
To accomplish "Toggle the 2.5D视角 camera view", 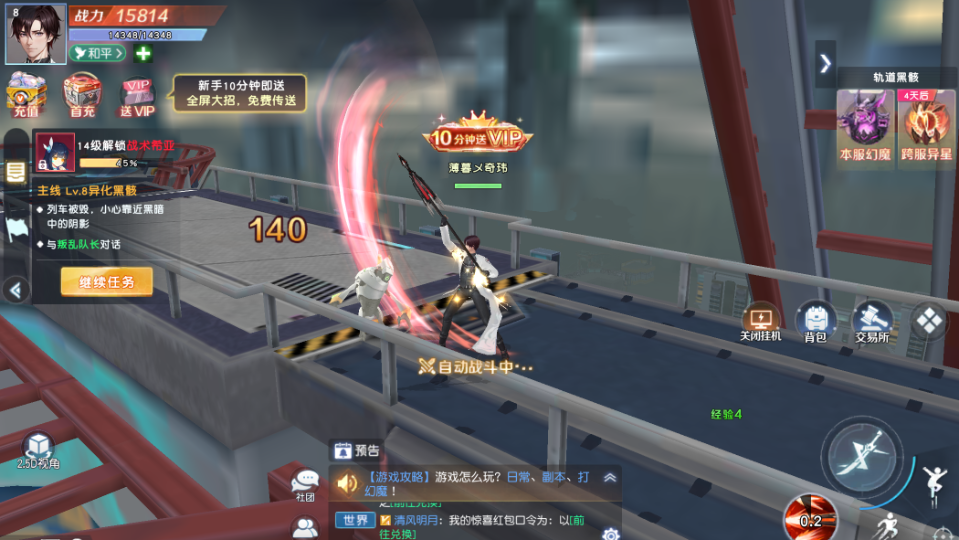I will 38,450.
